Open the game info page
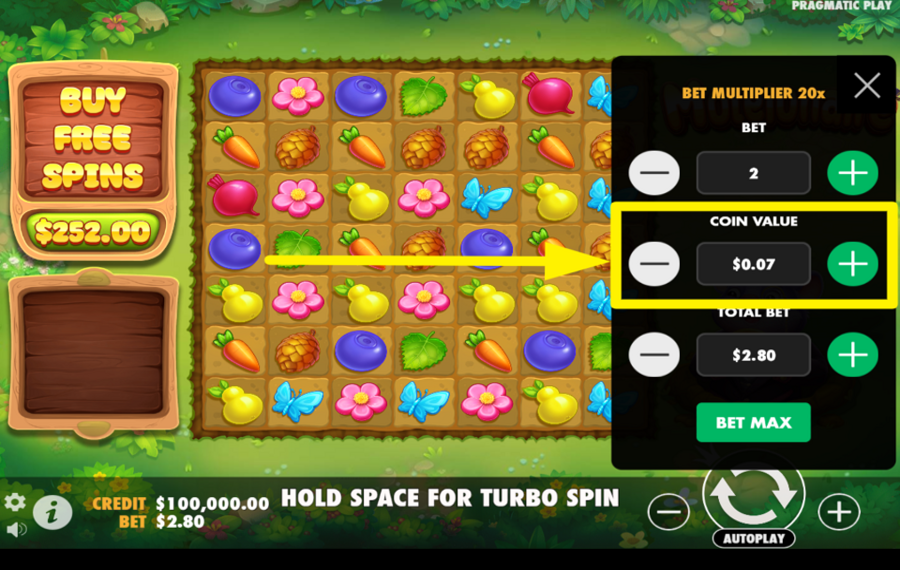The image size is (900, 570). [x=52, y=512]
